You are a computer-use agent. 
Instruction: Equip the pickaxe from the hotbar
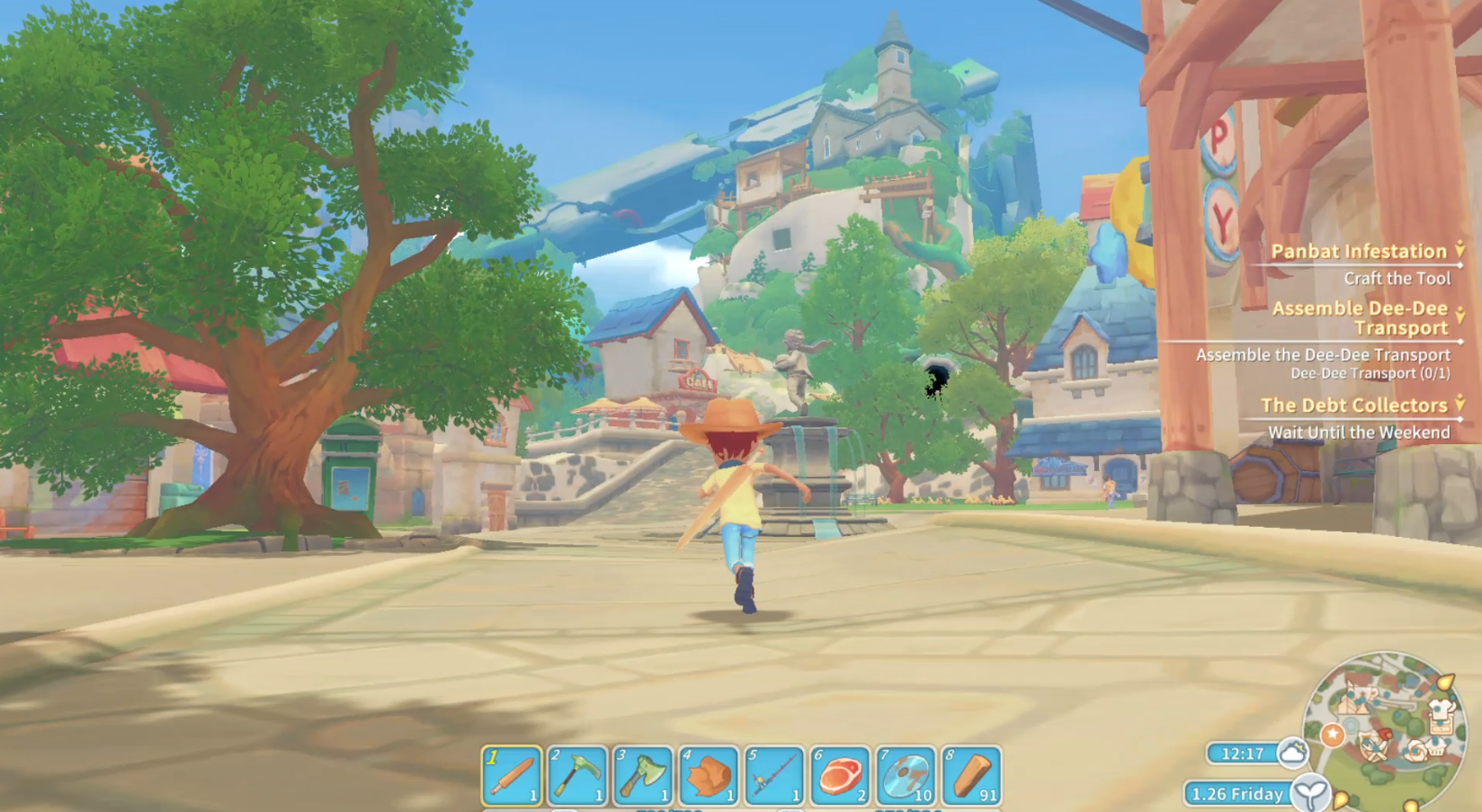(577, 774)
